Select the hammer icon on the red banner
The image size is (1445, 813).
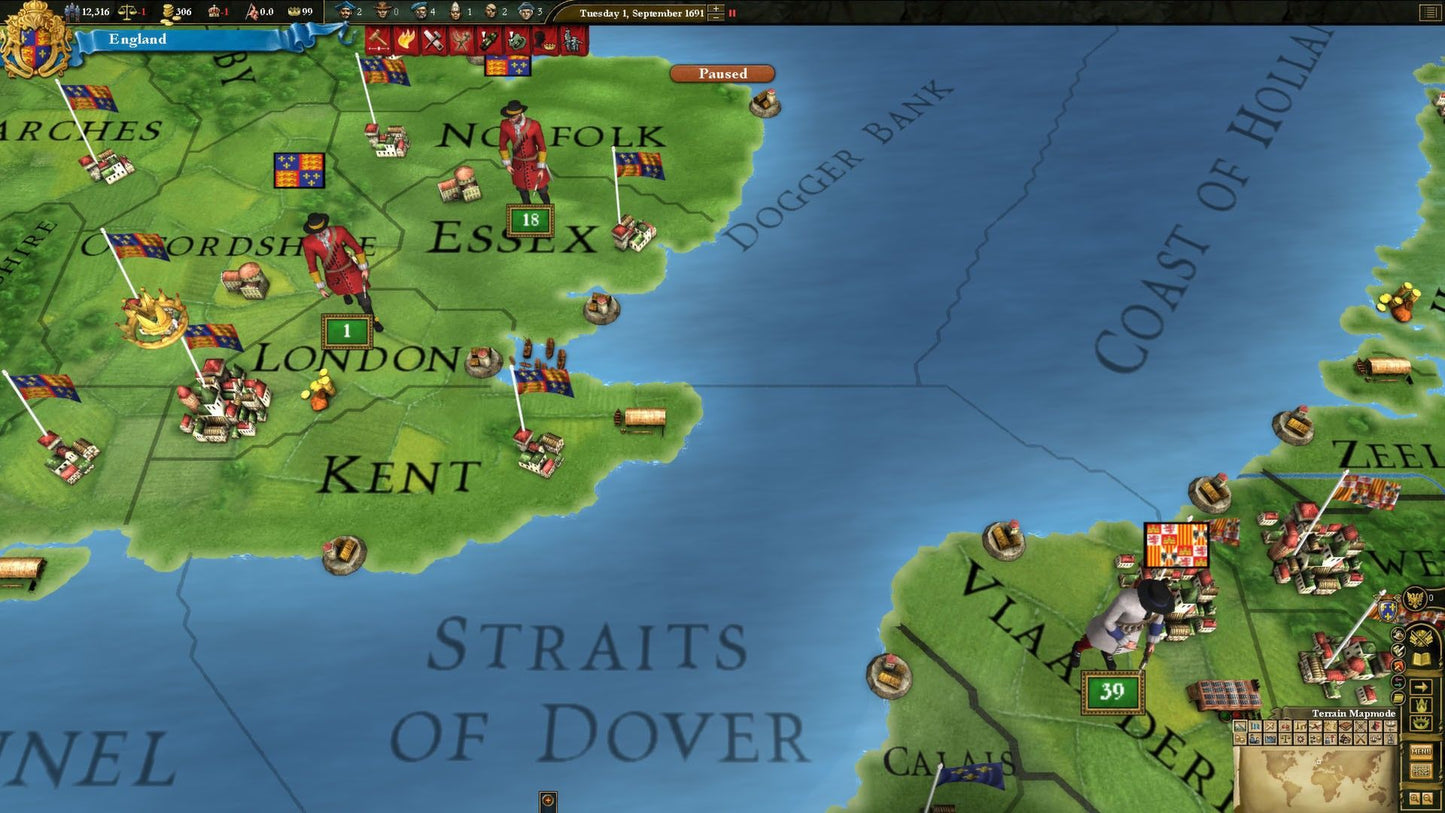[378, 41]
